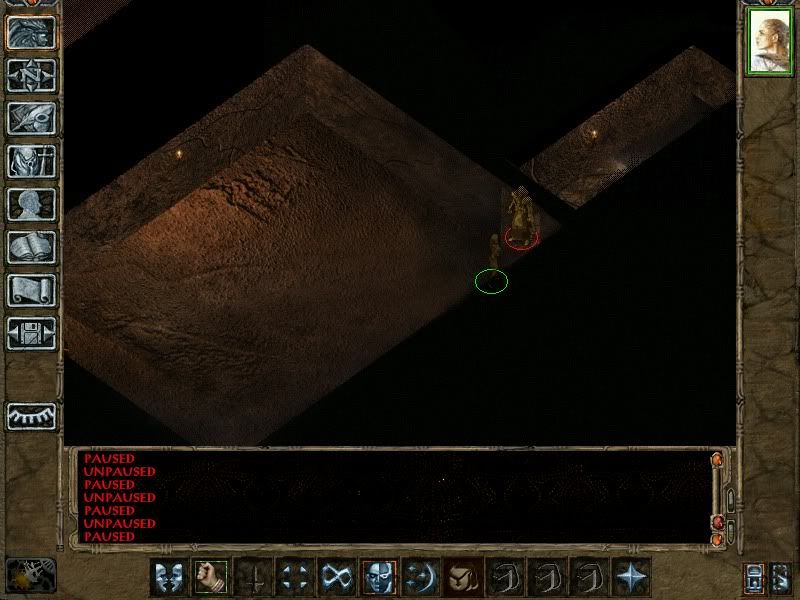The height and width of the screenshot is (600, 800).
Task: Open the mage spellbook
Action: [x=31, y=247]
